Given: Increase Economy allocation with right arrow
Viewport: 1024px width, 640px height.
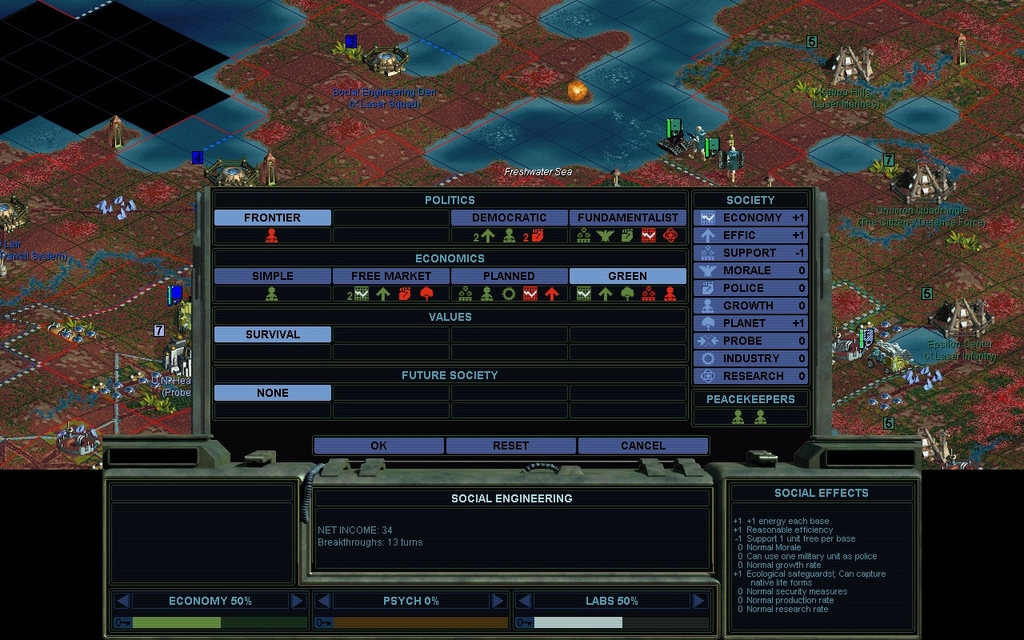Looking at the screenshot, I should (x=297, y=601).
